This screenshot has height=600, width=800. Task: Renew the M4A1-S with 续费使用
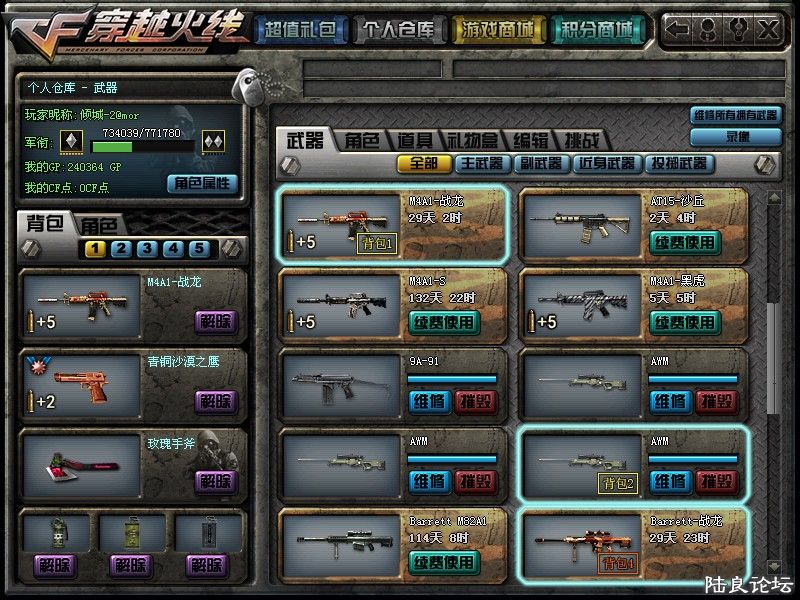pos(444,322)
